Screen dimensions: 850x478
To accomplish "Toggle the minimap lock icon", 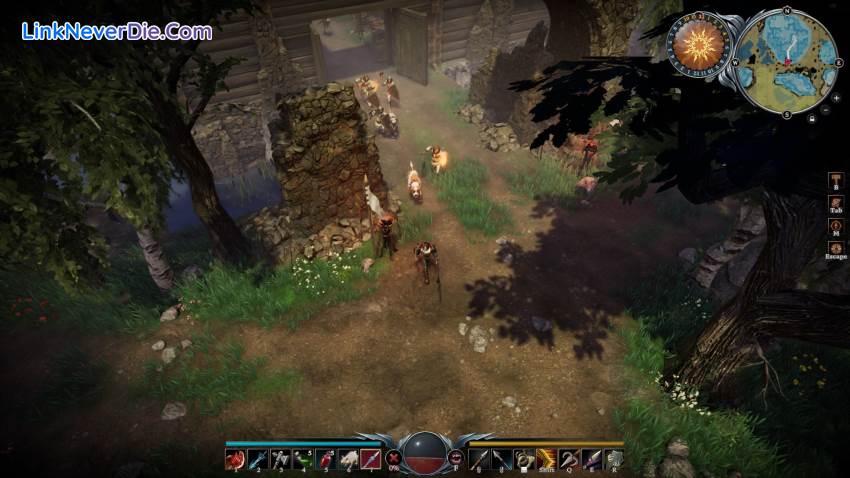I will coord(812,118).
